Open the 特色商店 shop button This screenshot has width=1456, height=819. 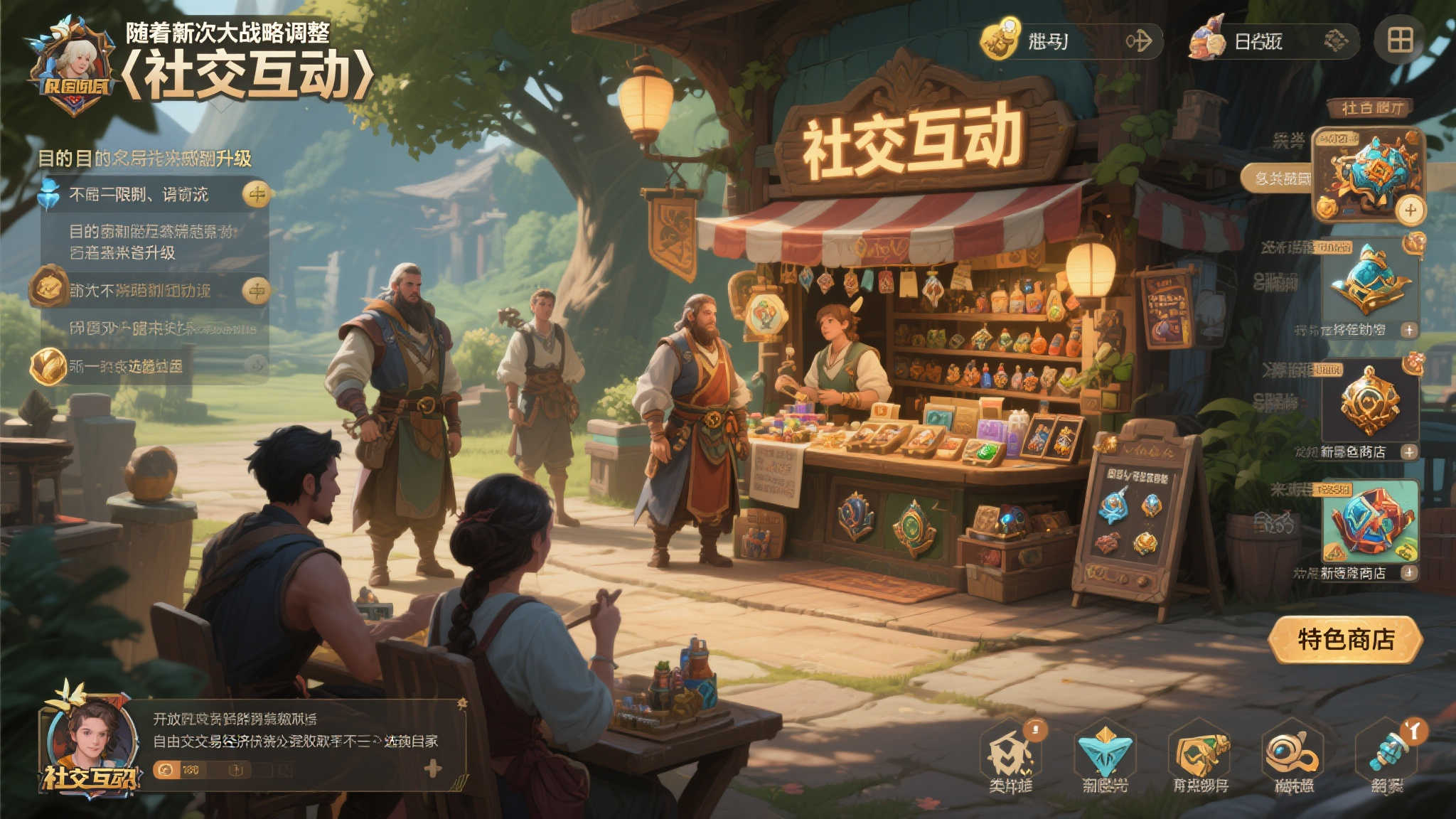[x=1345, y=640]
